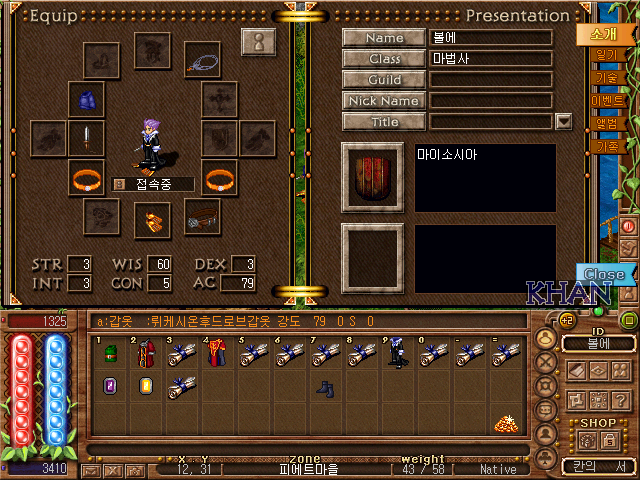Choose the equipped necklace slot

pyautogui.click(x=202, y=59)
